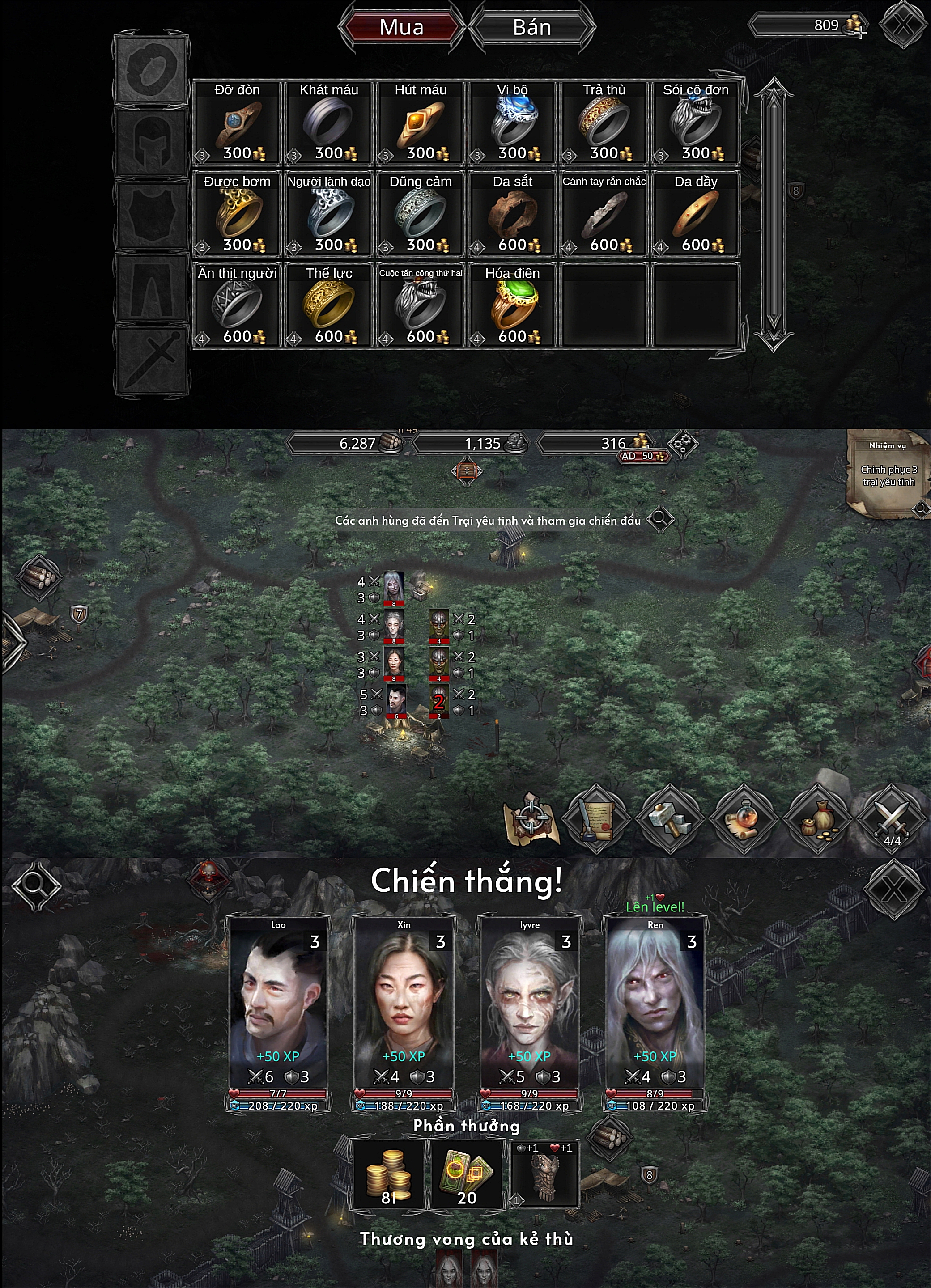Screen dimensions: 931x1288
Task: Open the settings gear icon
Action: (x=682, y=445)
